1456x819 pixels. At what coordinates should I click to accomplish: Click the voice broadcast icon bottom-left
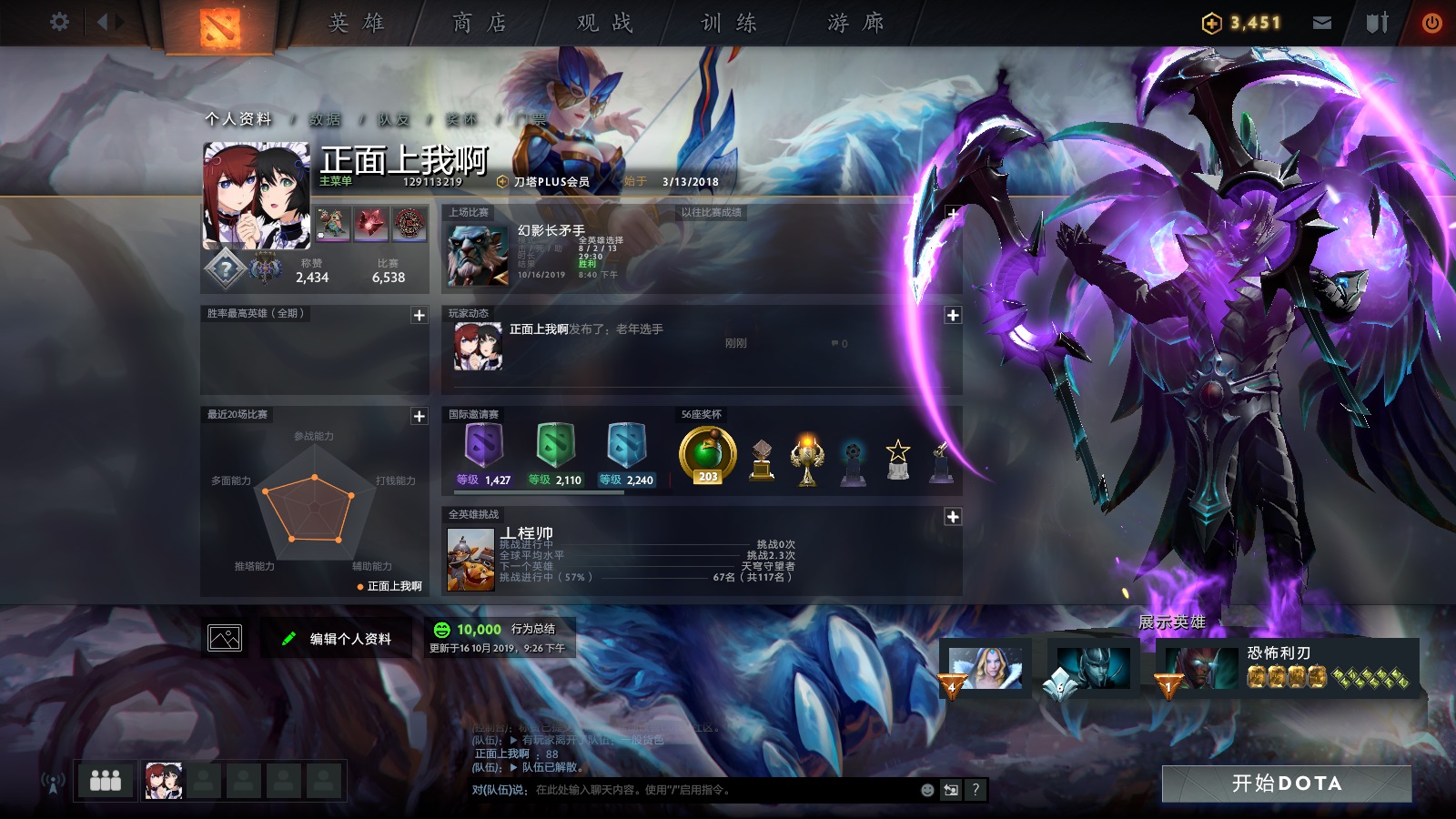(x=52, y=780)
